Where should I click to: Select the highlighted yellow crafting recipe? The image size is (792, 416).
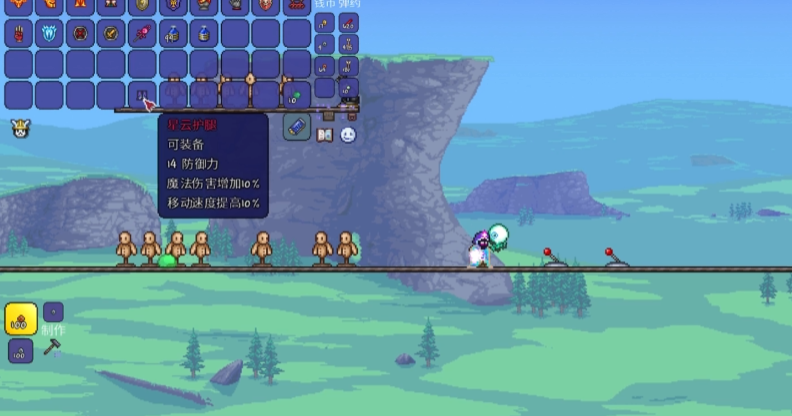[x=20, y=319]
